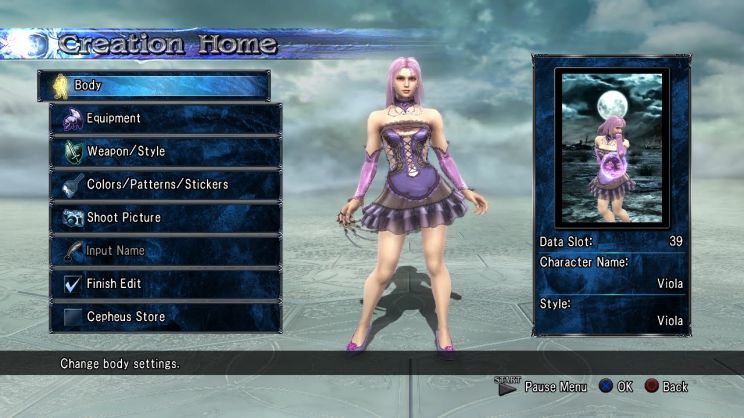Select the Body menu entry

click(154, 86)
